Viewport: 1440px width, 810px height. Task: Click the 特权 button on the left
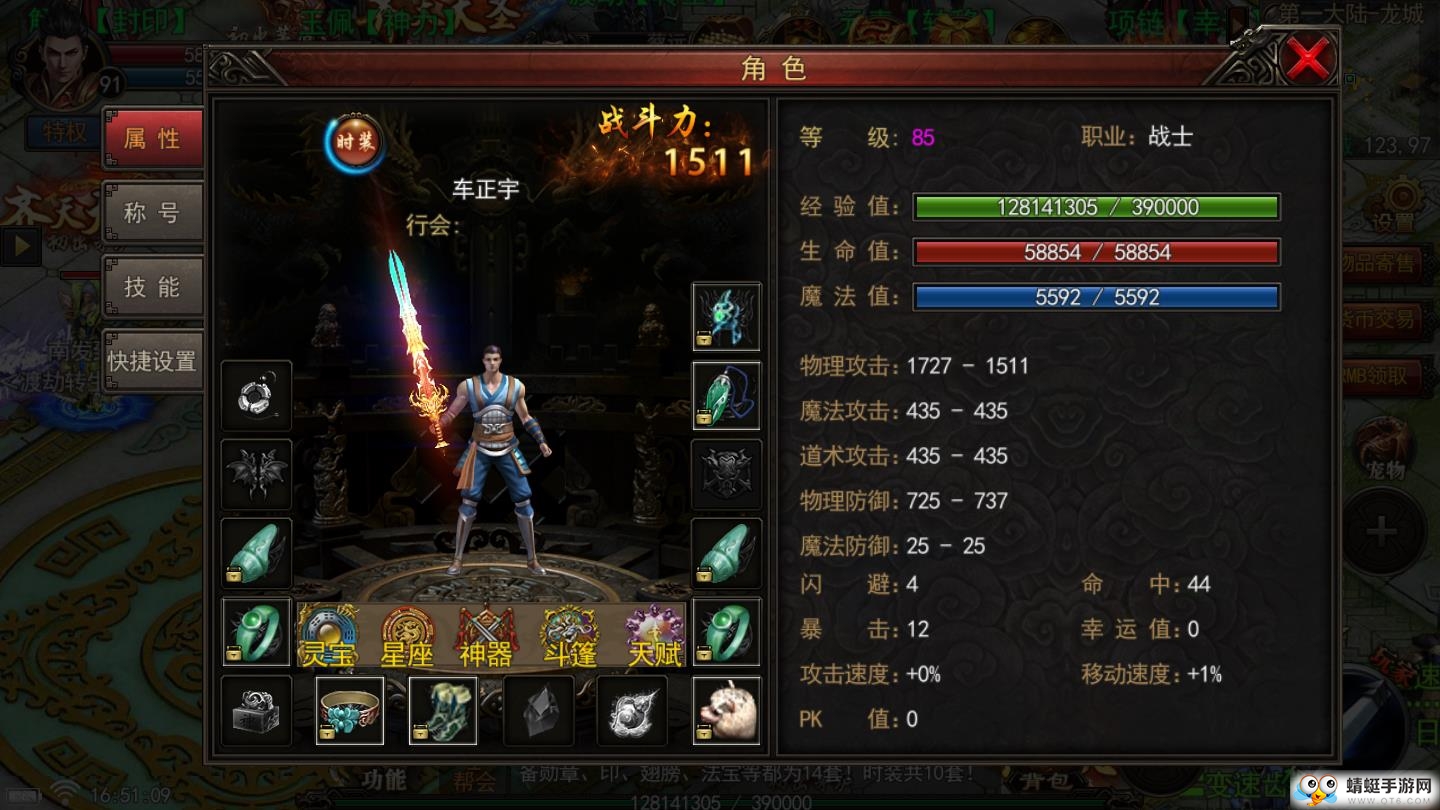coord(62,131)
